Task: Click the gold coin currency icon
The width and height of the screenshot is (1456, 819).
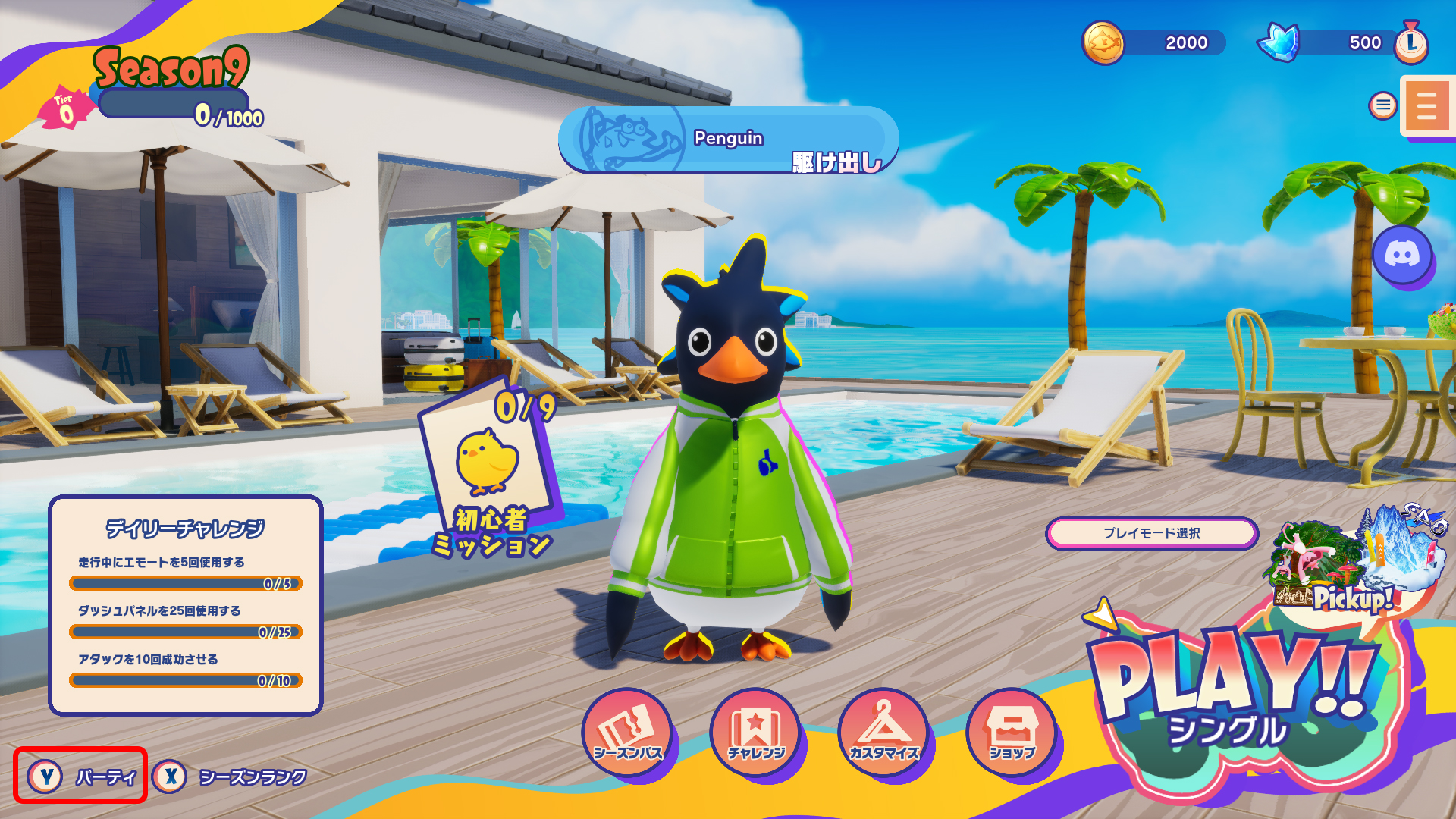Action: point(1103,42)
